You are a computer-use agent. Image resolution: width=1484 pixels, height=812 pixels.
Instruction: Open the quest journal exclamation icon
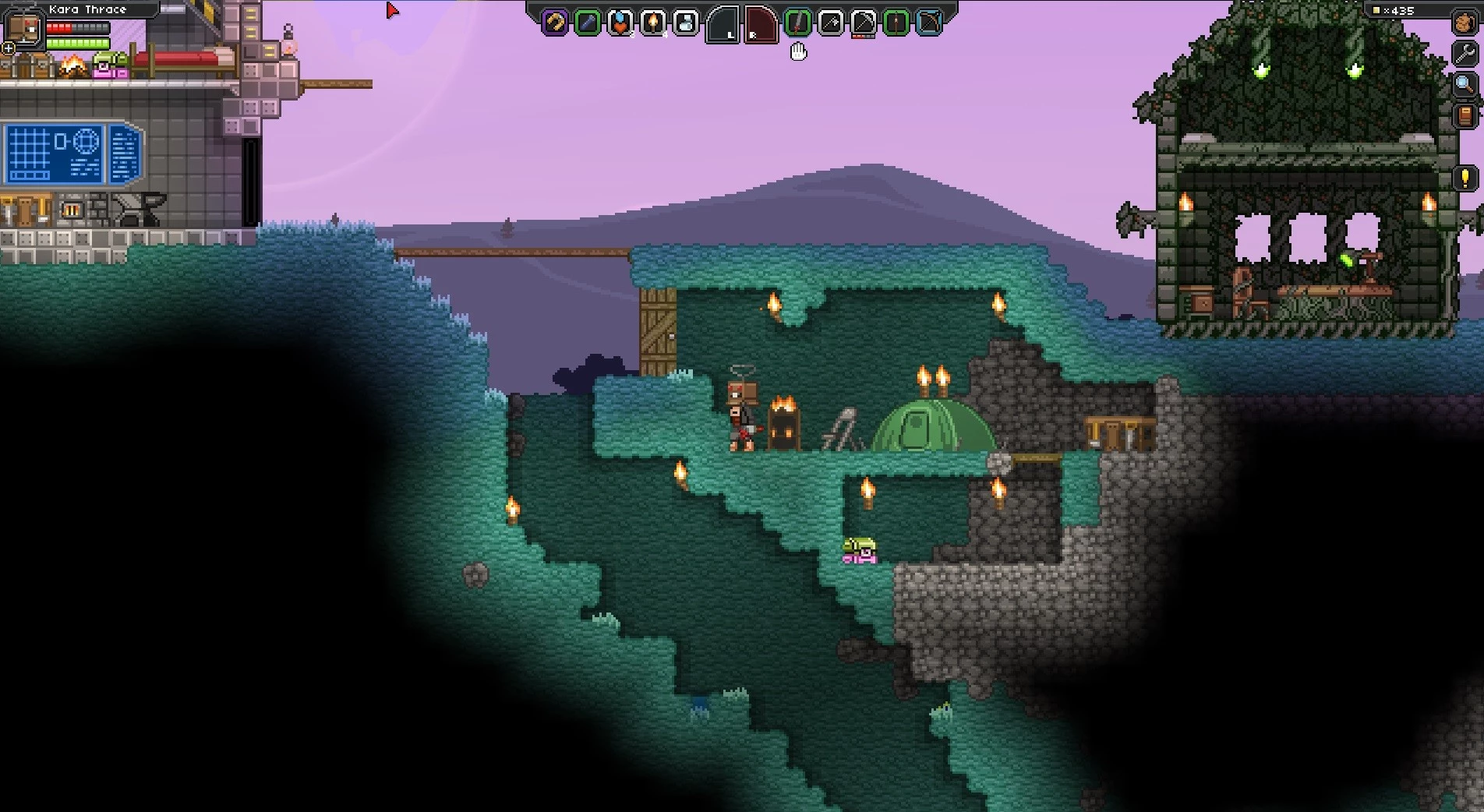pyautogui.click(x=1465, y=178)
